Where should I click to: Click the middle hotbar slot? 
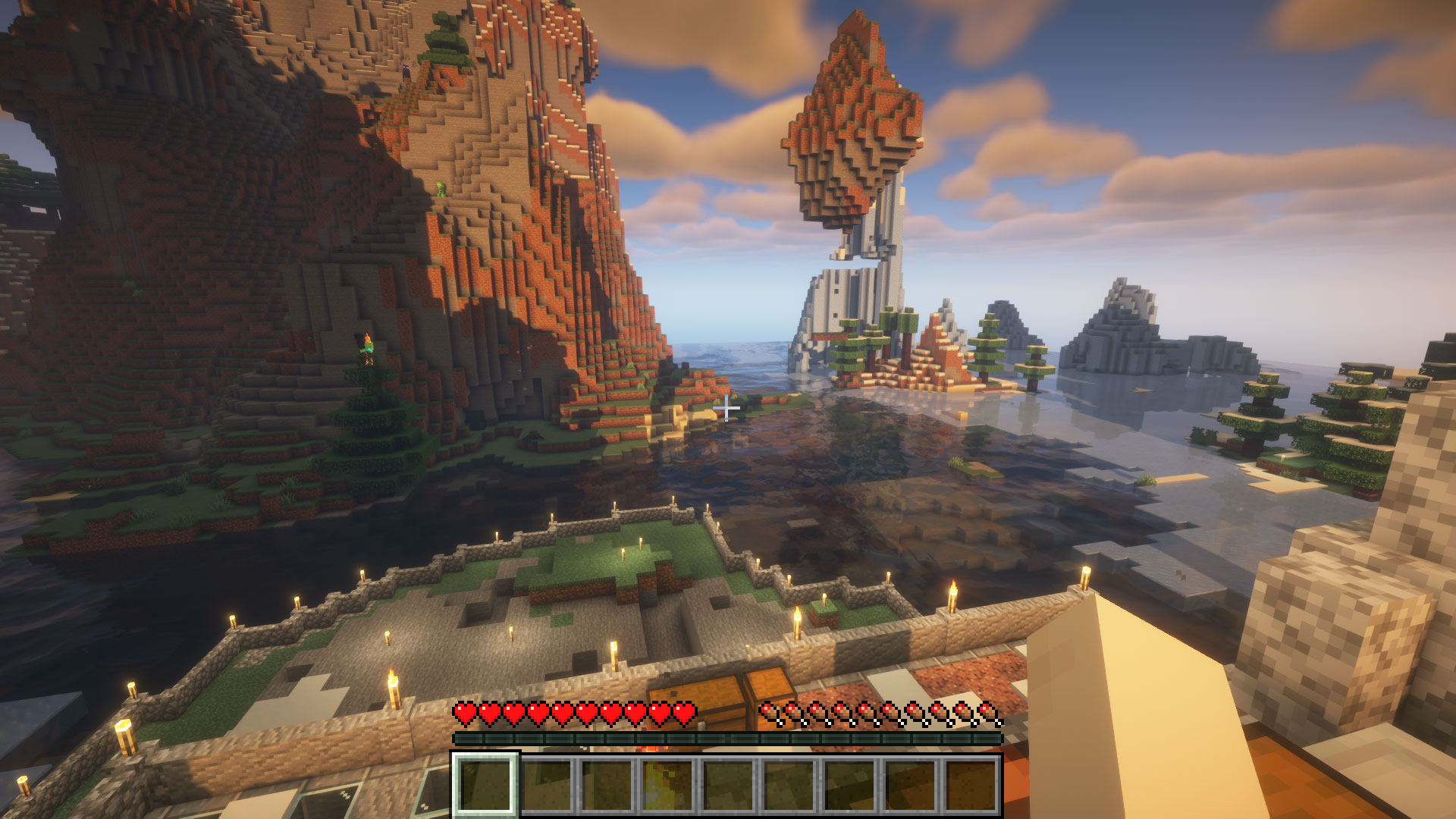pyautogui.click(x=729, y=786)
